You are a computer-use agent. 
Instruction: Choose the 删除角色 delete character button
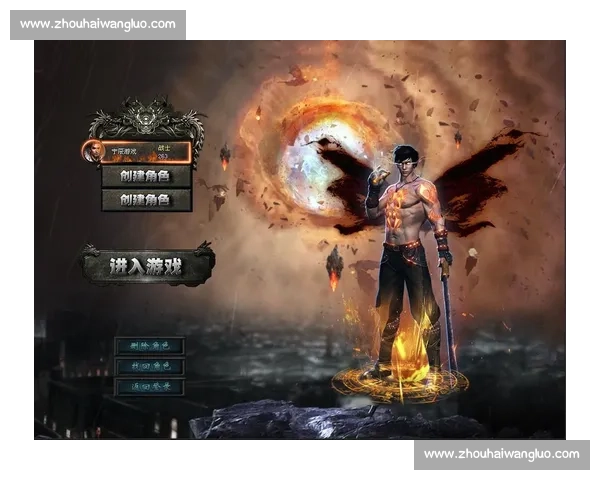(x=149, y=346)
